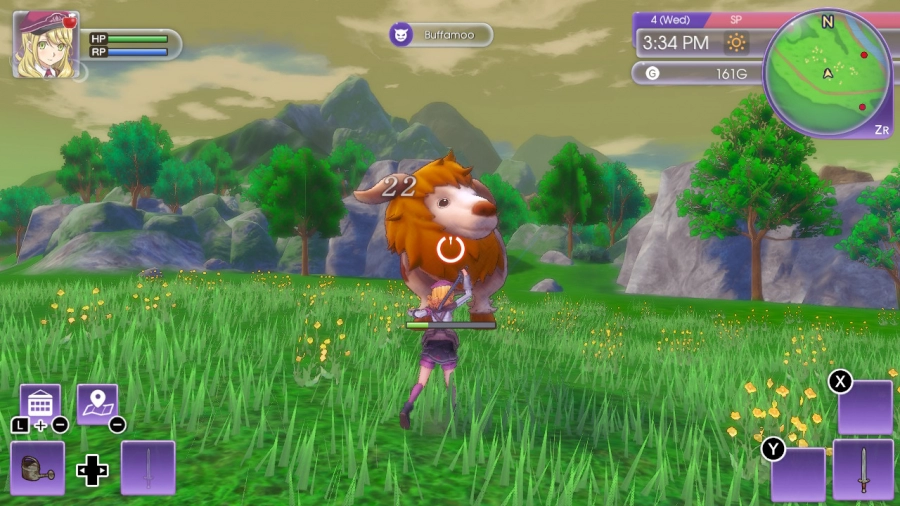Click the circular minimap
The image size is (900, 506).
tap(827, 73)
